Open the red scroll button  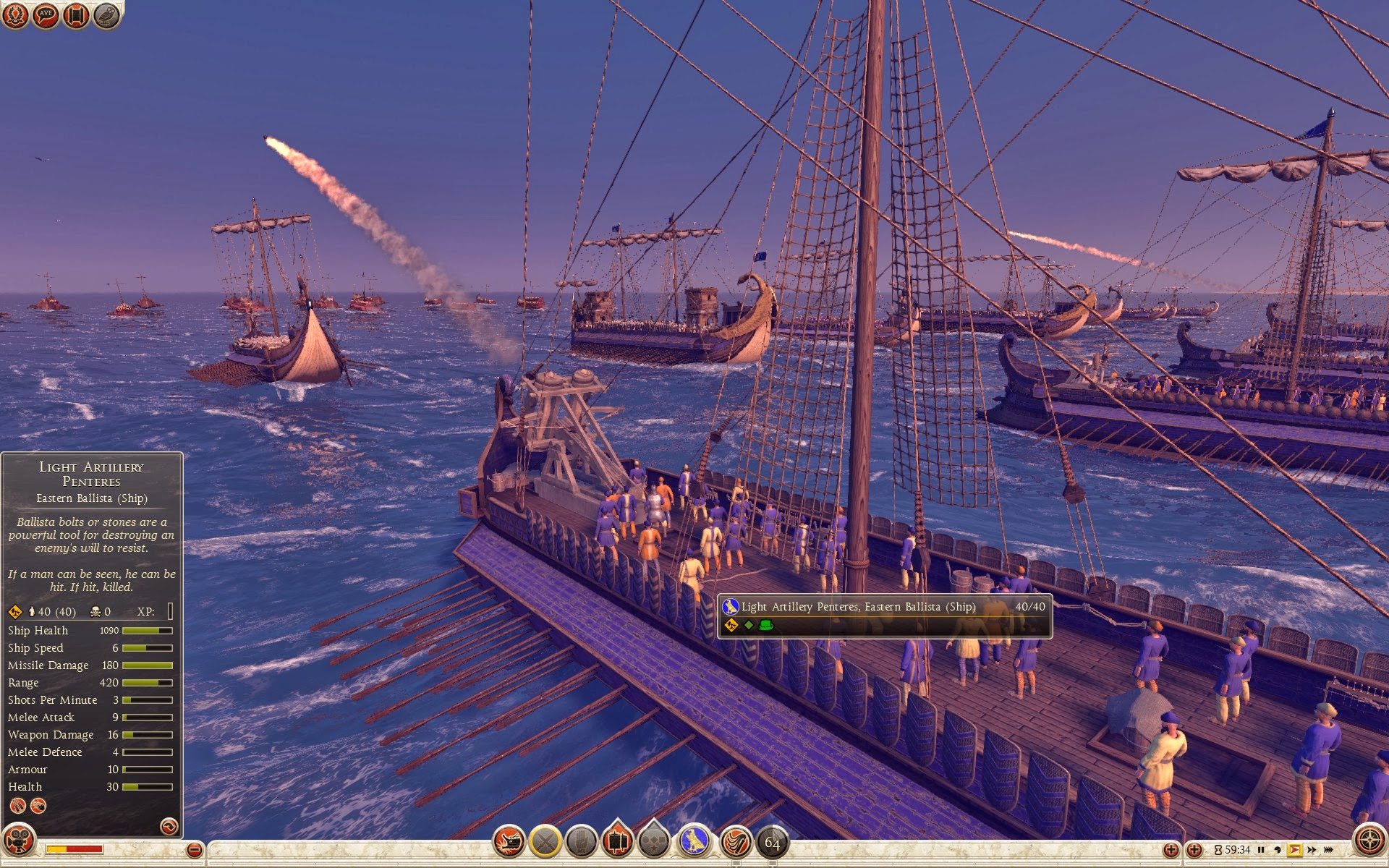point(76,15)
